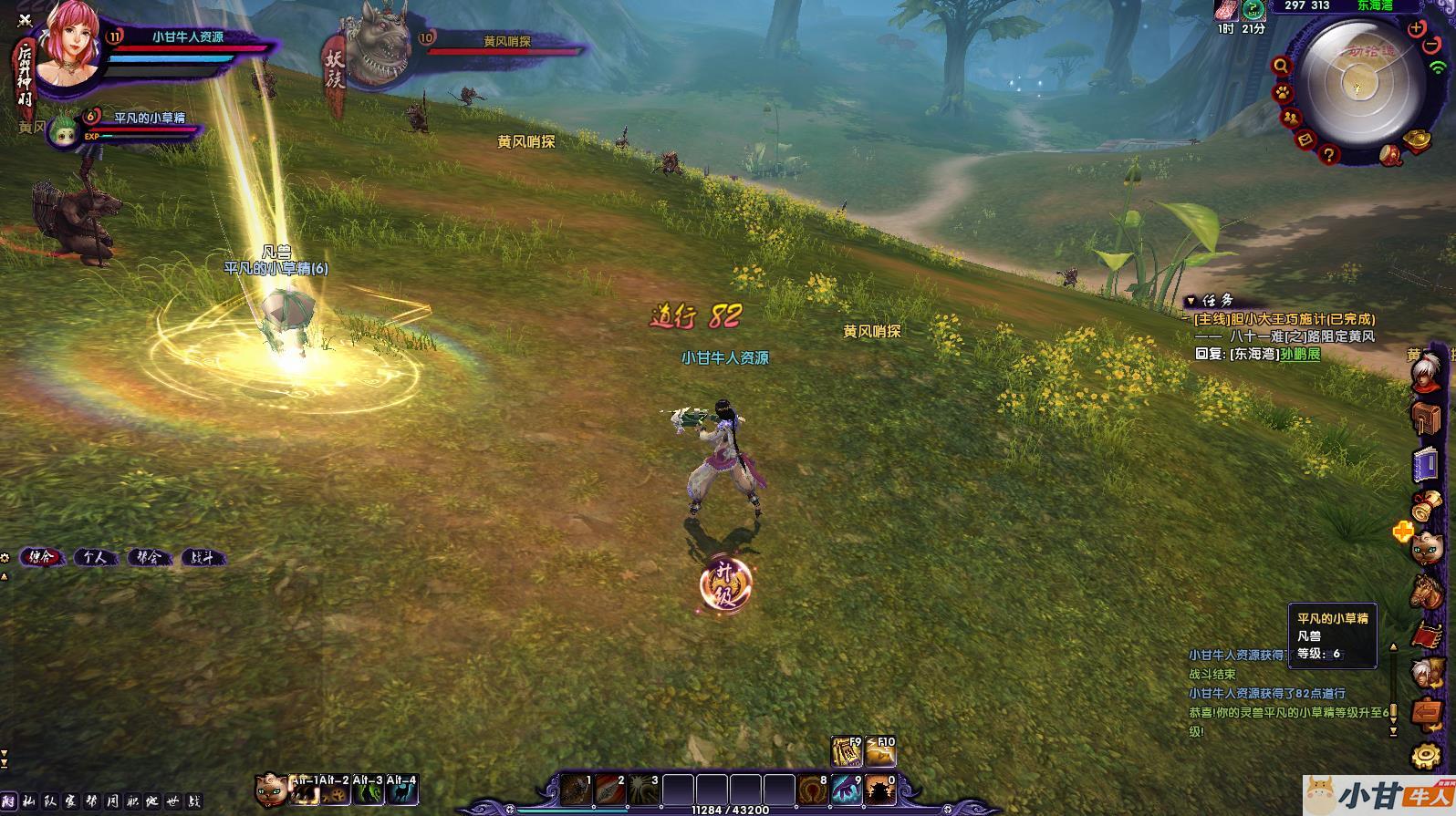
Task: Open the blue book icon in the side menu
Action: click(1424, 465)
